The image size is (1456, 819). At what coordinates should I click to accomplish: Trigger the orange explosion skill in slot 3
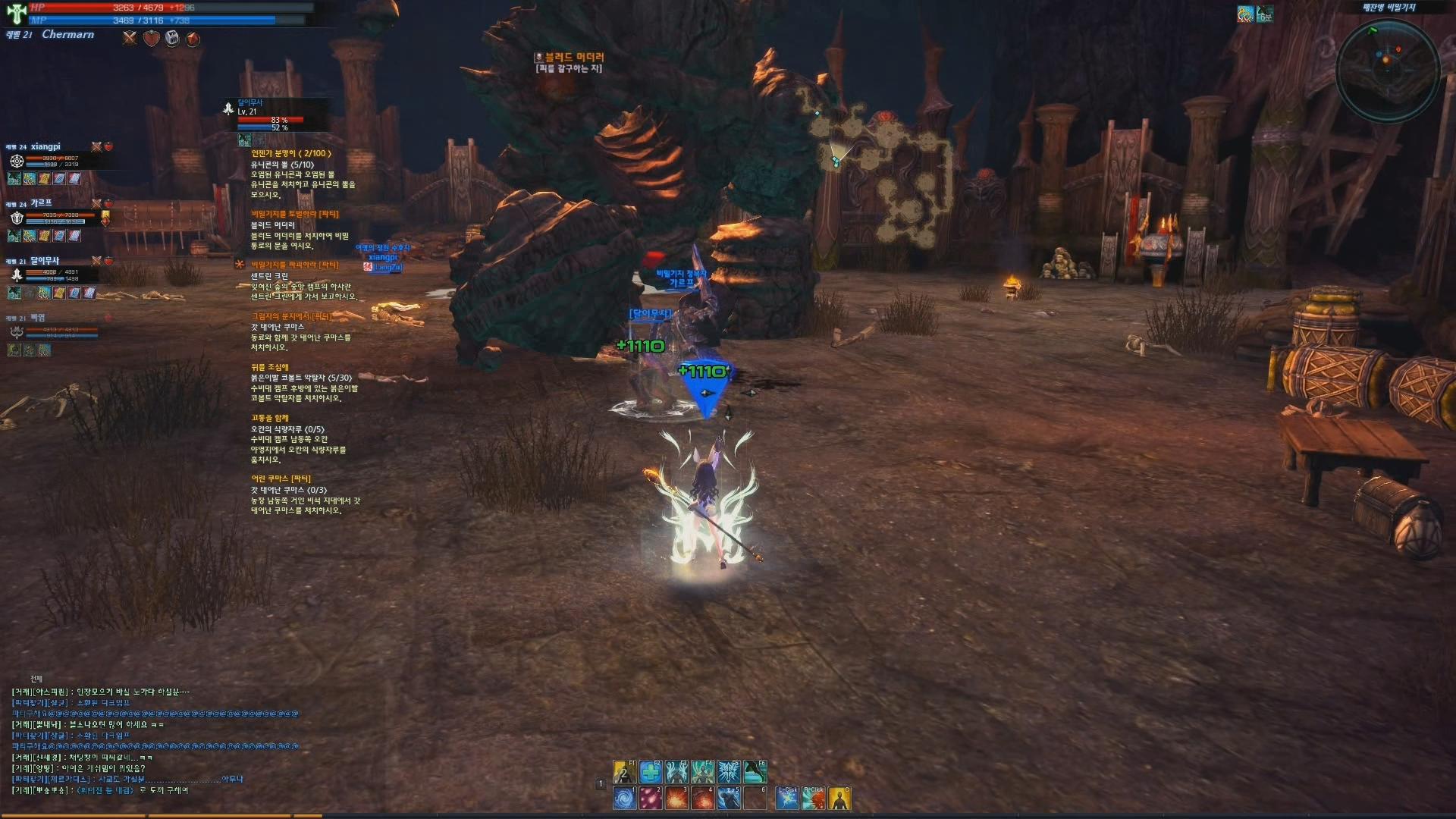click(676, 799)
